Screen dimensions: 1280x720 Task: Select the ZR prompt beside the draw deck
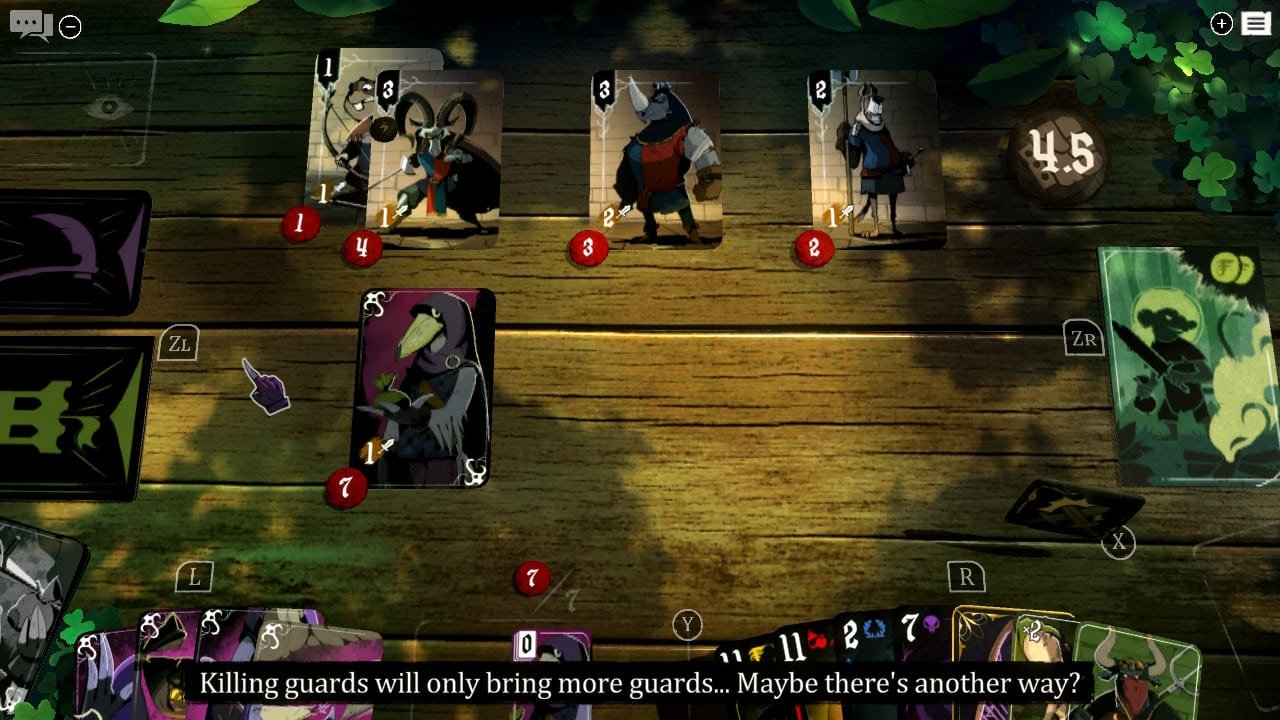pos(1086,340)
